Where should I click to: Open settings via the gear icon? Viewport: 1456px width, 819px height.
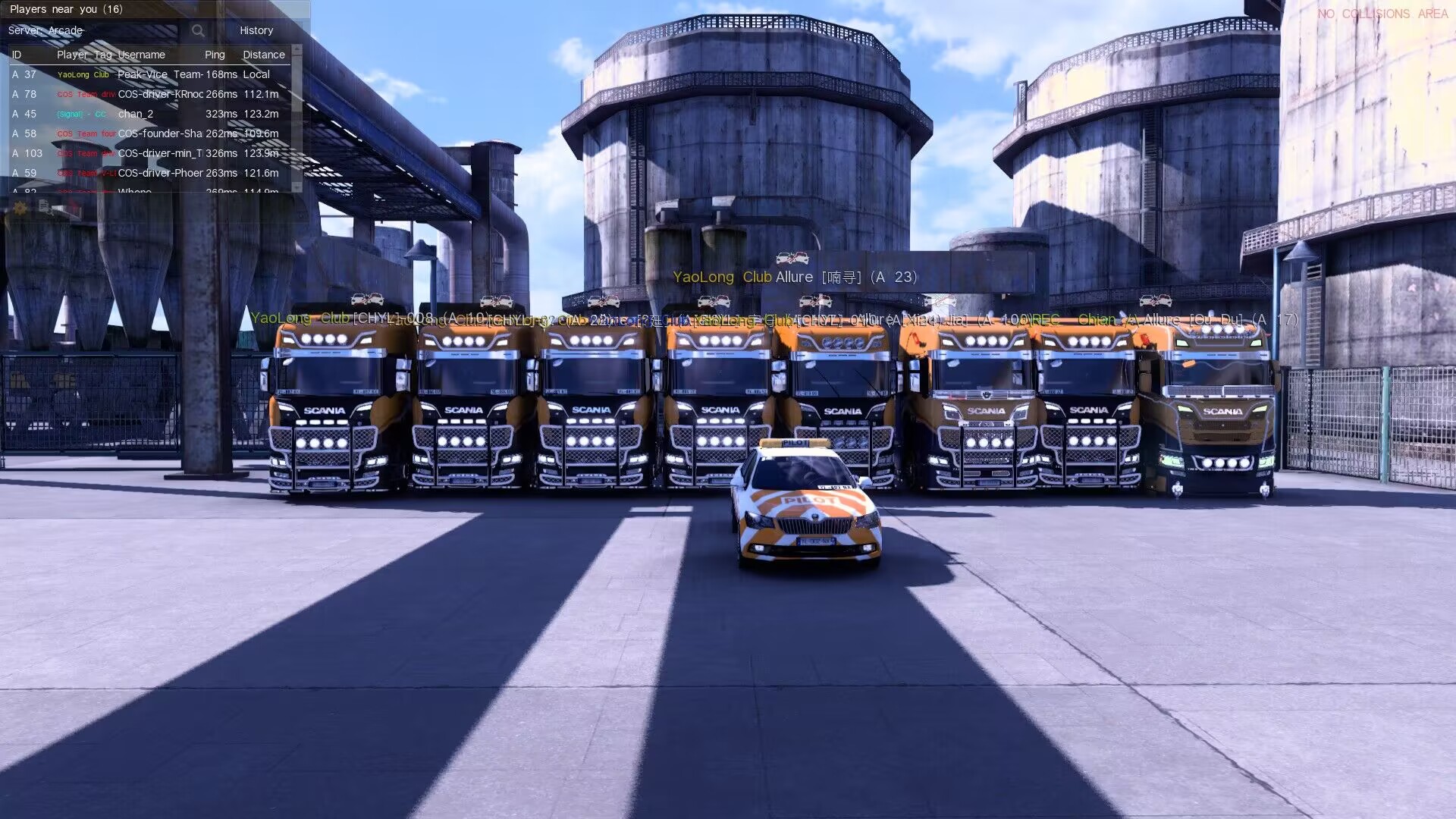(x=20, y=209)
